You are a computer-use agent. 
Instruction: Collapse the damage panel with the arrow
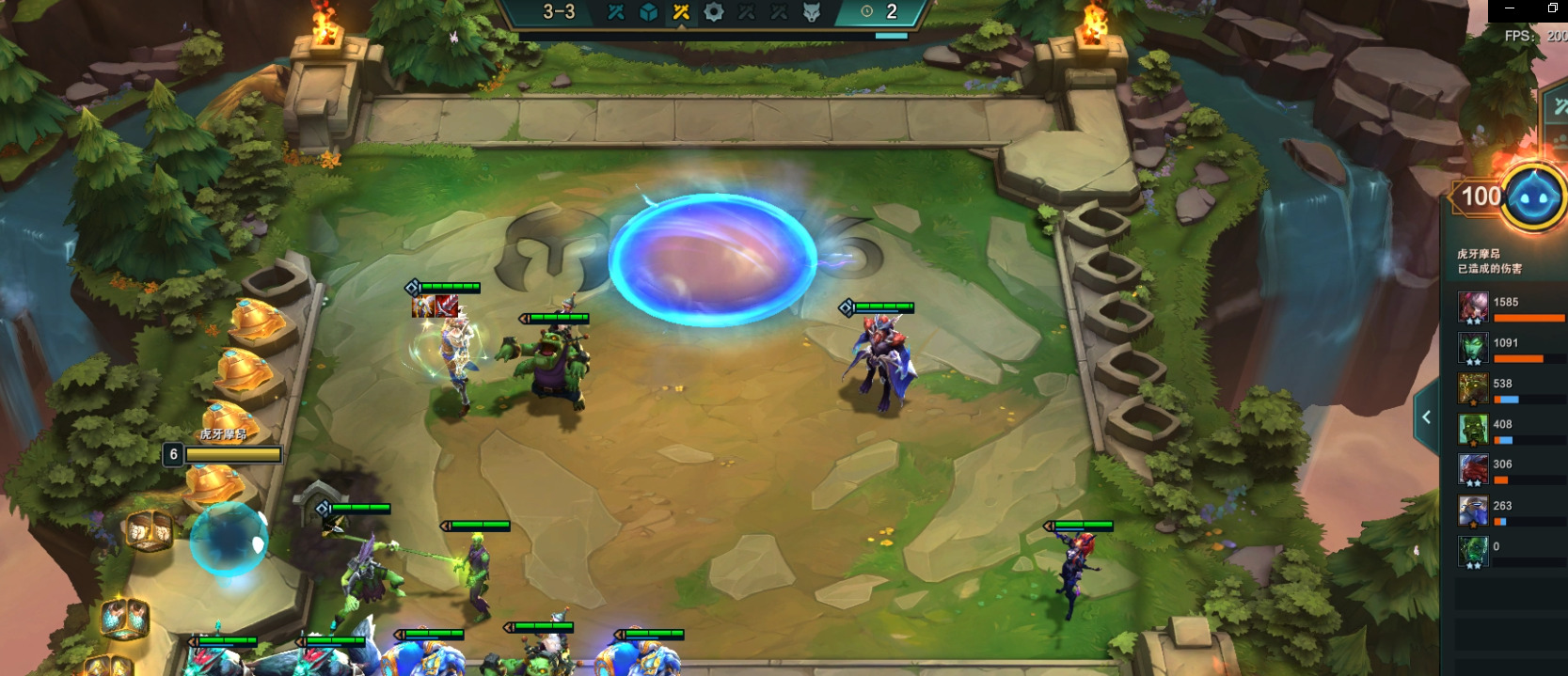tap(1427, 417)
